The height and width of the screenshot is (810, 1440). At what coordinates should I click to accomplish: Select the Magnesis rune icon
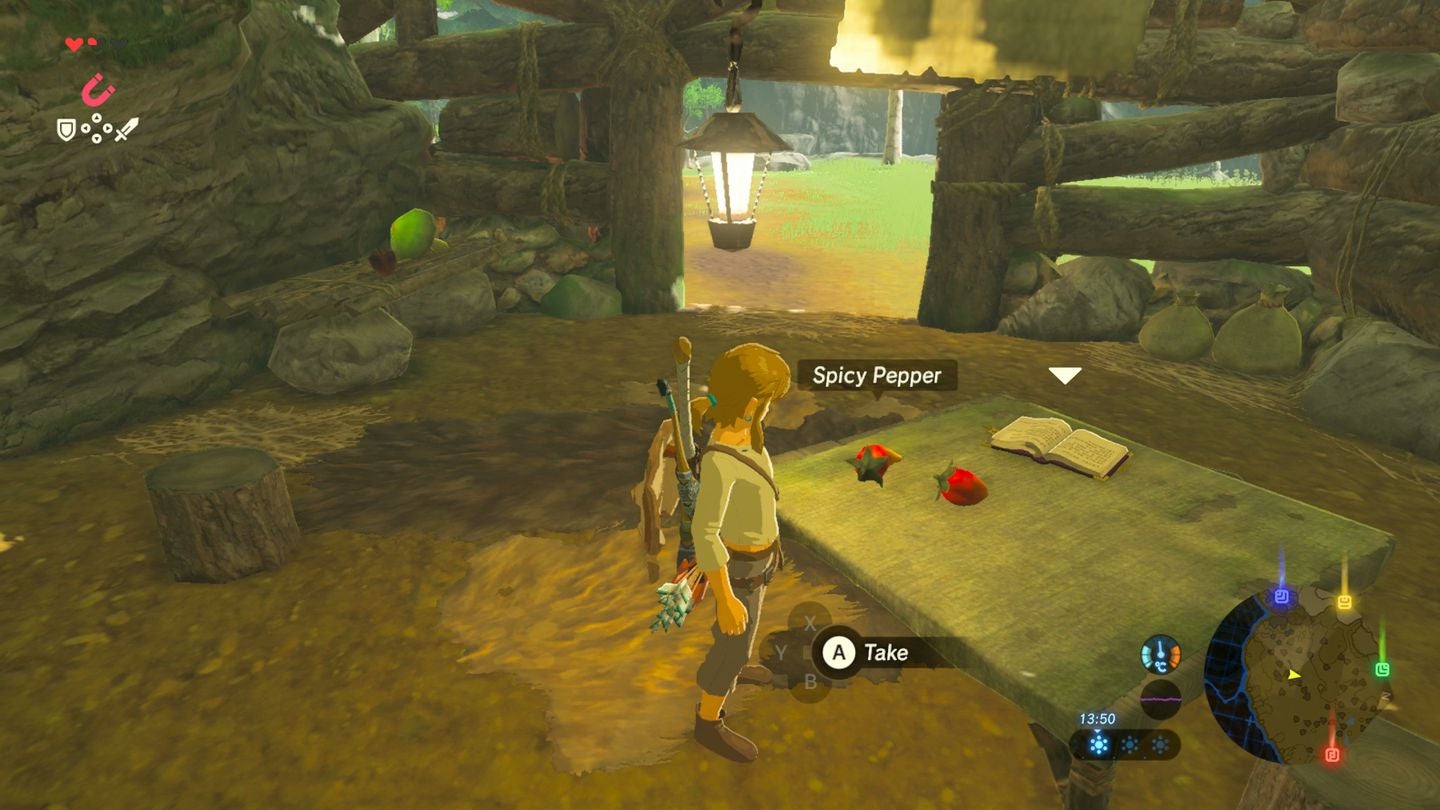click(x=97, y=89)
